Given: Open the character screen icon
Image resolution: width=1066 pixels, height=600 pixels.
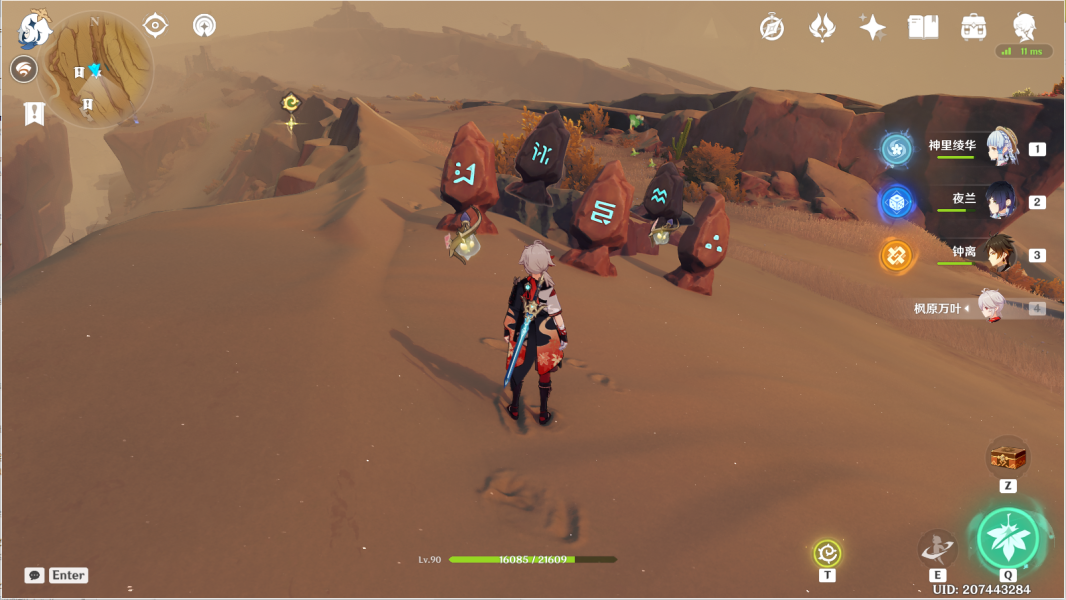Looking at the screenshot, I should [1024, 27].
